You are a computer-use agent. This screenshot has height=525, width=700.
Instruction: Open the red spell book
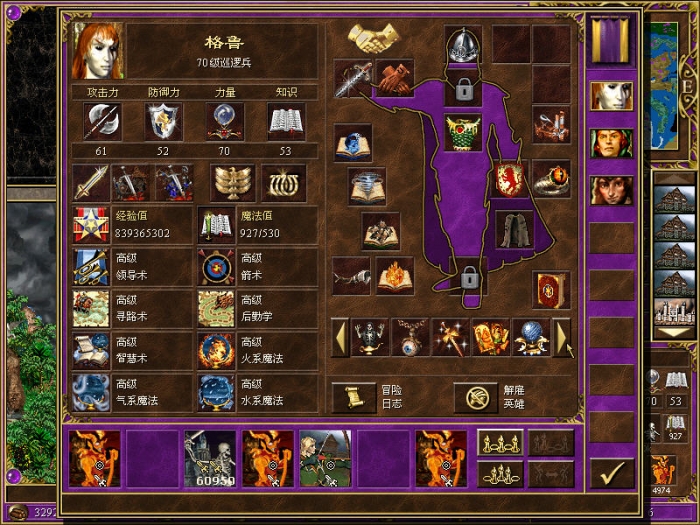[x=551, y=290]
